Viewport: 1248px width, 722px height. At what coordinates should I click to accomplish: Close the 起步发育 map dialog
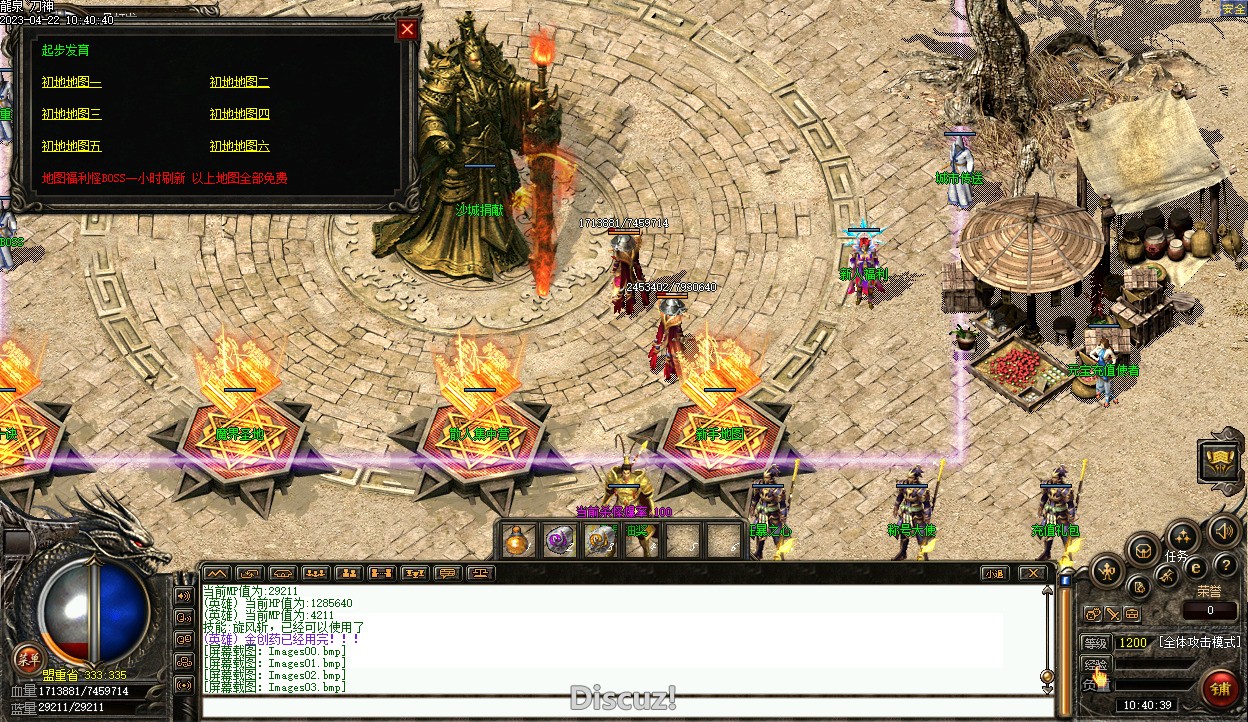click(407, 29)
